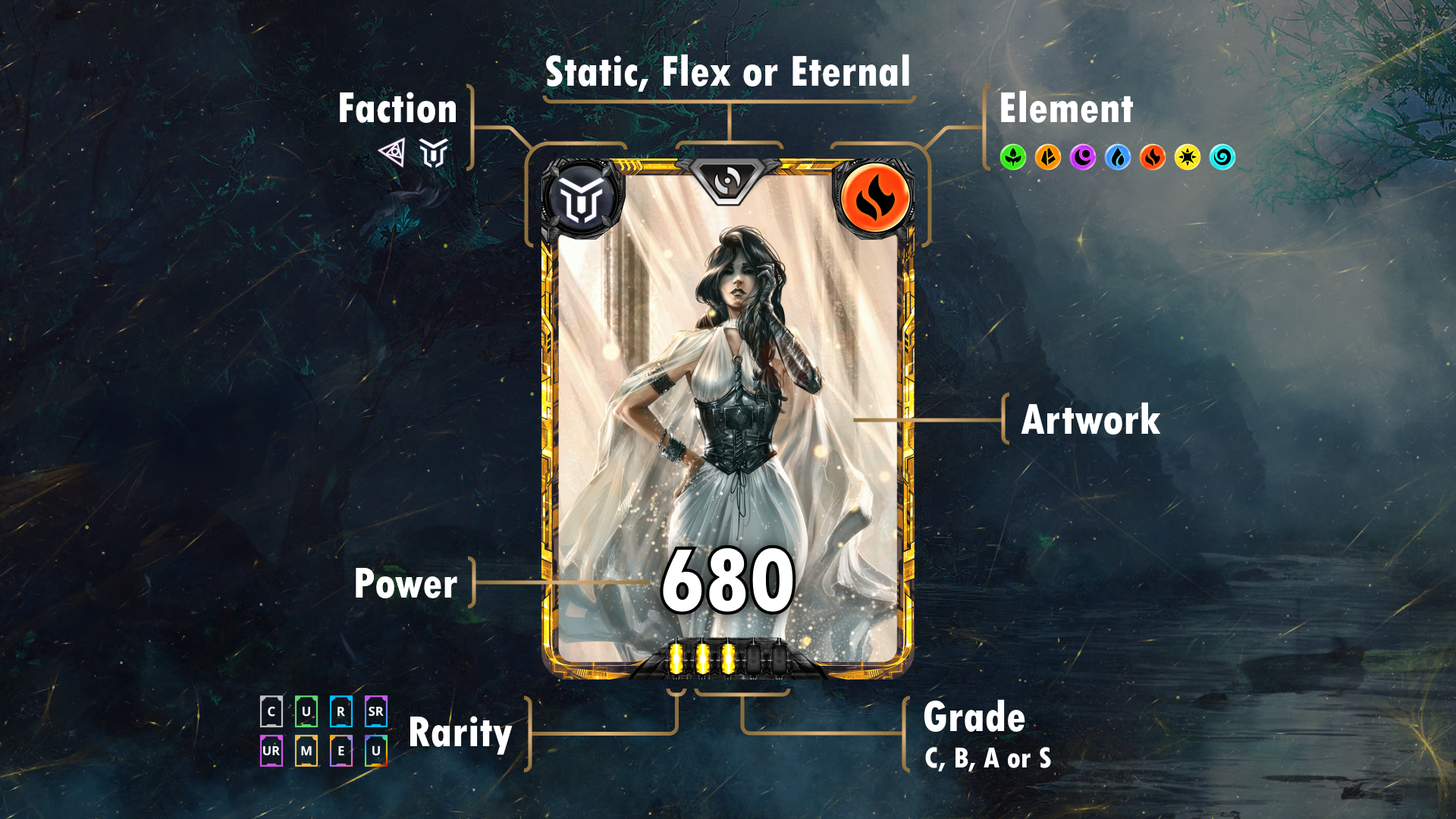Choose the orange rock element icon

pos(1047,157)
